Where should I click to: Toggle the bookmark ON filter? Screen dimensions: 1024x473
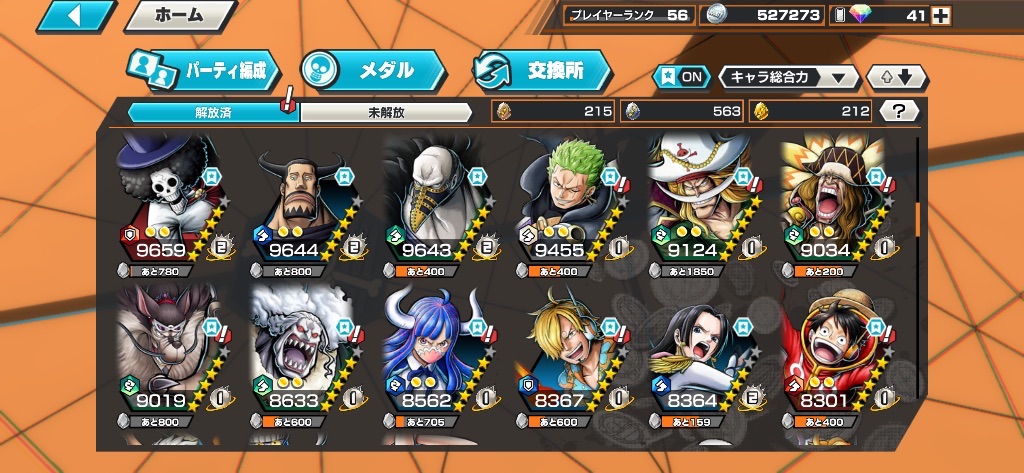click(680, 77)
